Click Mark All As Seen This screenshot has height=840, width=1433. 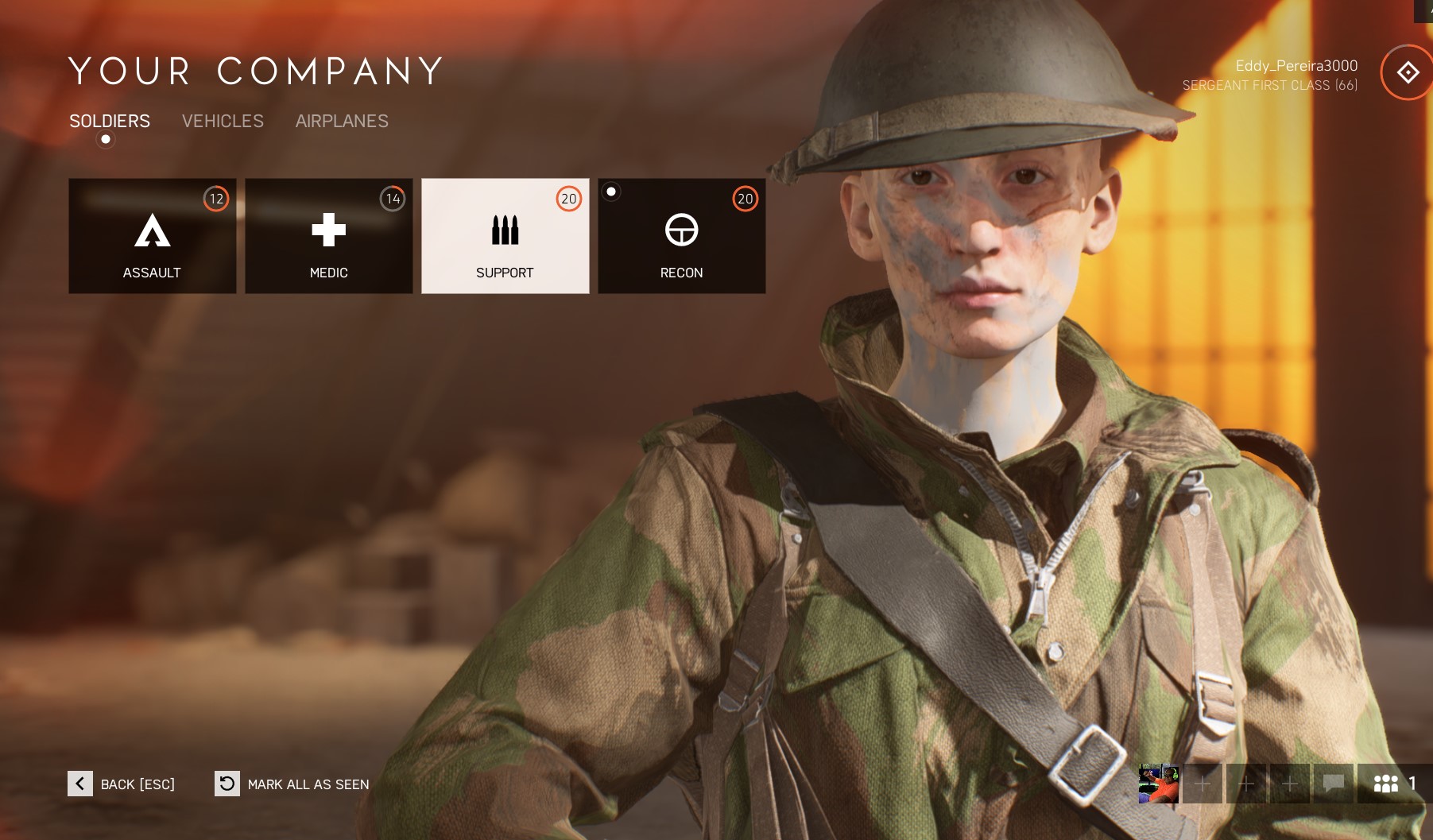tap(292, 784)
